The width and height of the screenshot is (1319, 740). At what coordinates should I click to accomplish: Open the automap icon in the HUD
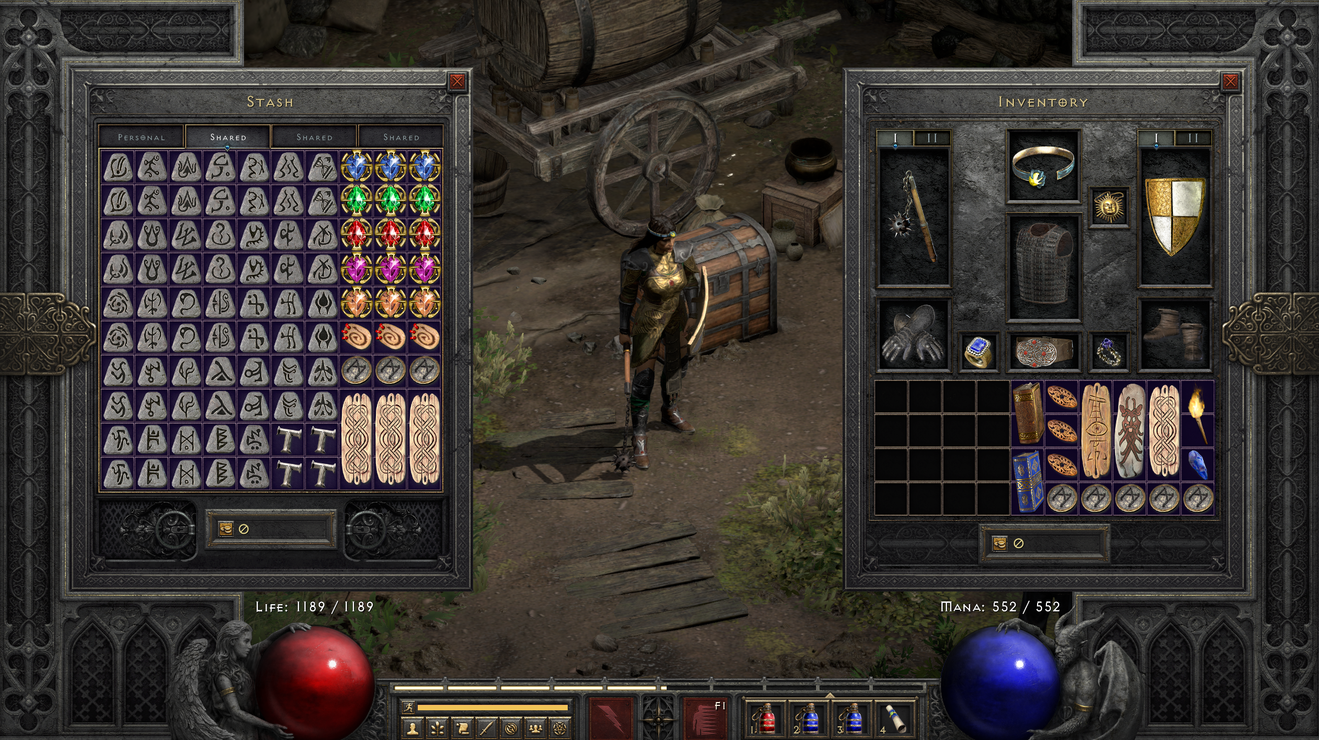(511, 729)
